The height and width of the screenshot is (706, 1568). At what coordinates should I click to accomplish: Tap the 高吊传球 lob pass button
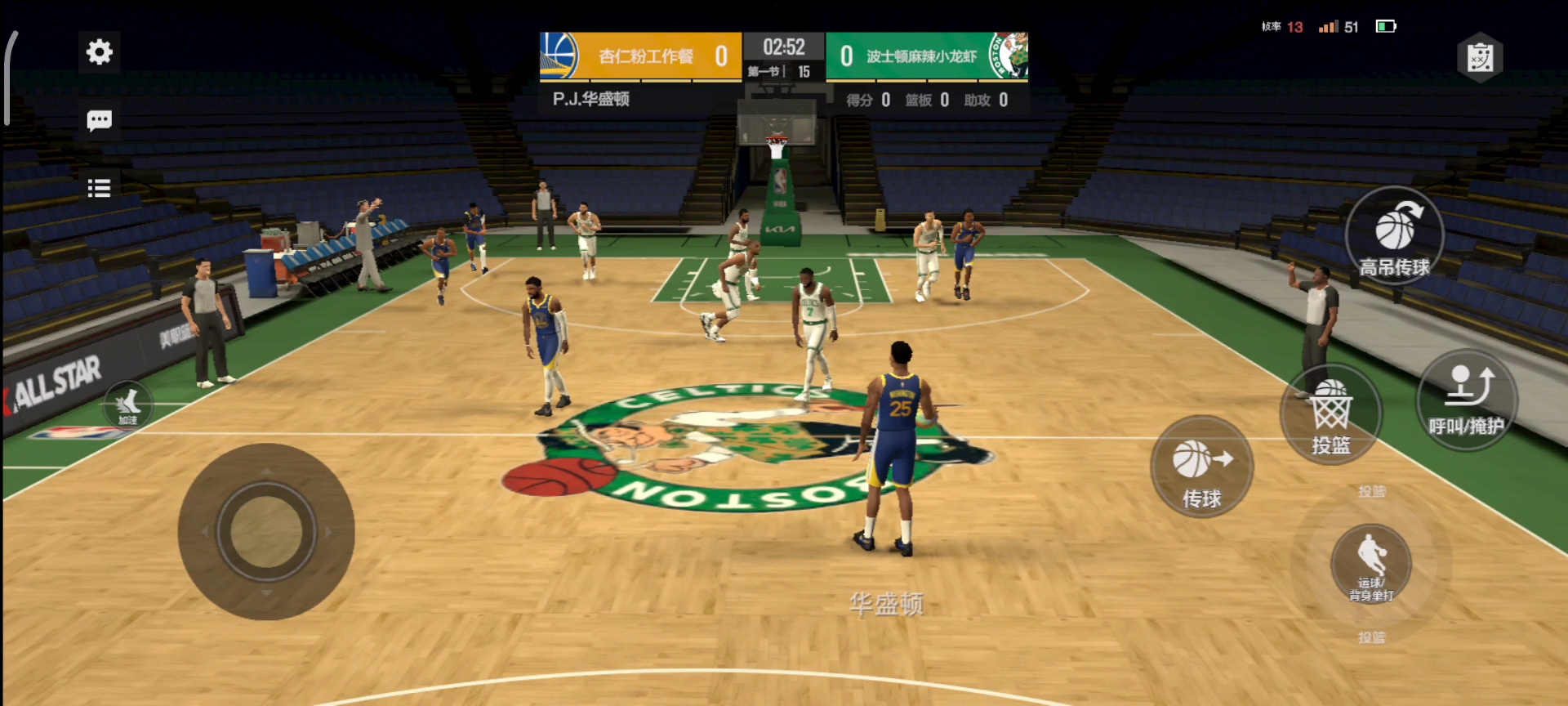tap(1394, 235)
